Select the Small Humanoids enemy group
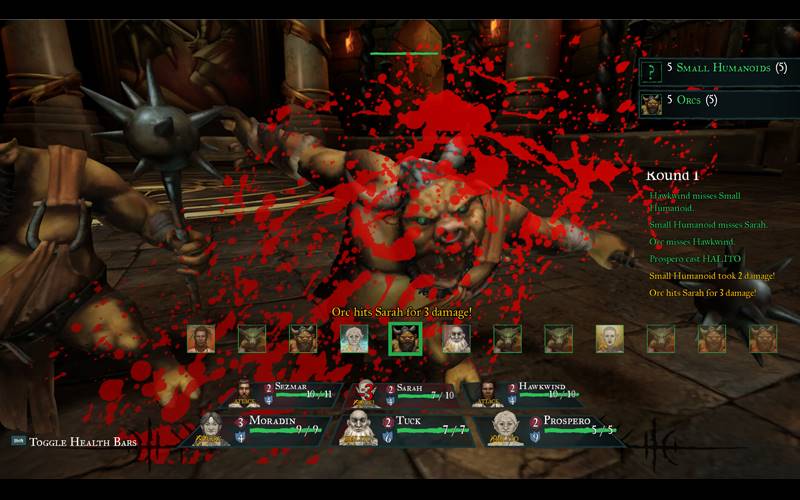 tap(716, 69)
